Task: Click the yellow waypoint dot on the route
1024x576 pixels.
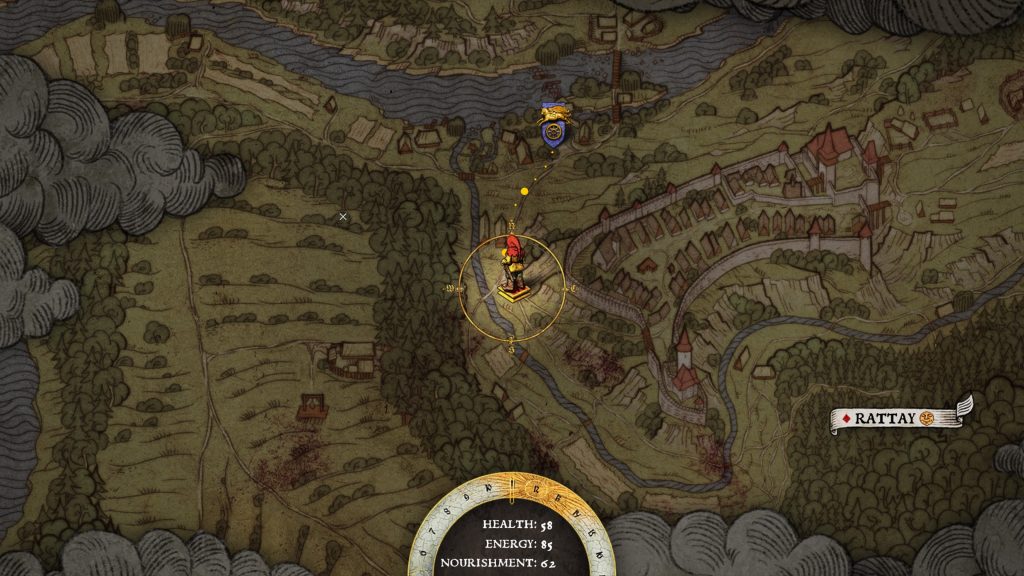Action: 524,190
